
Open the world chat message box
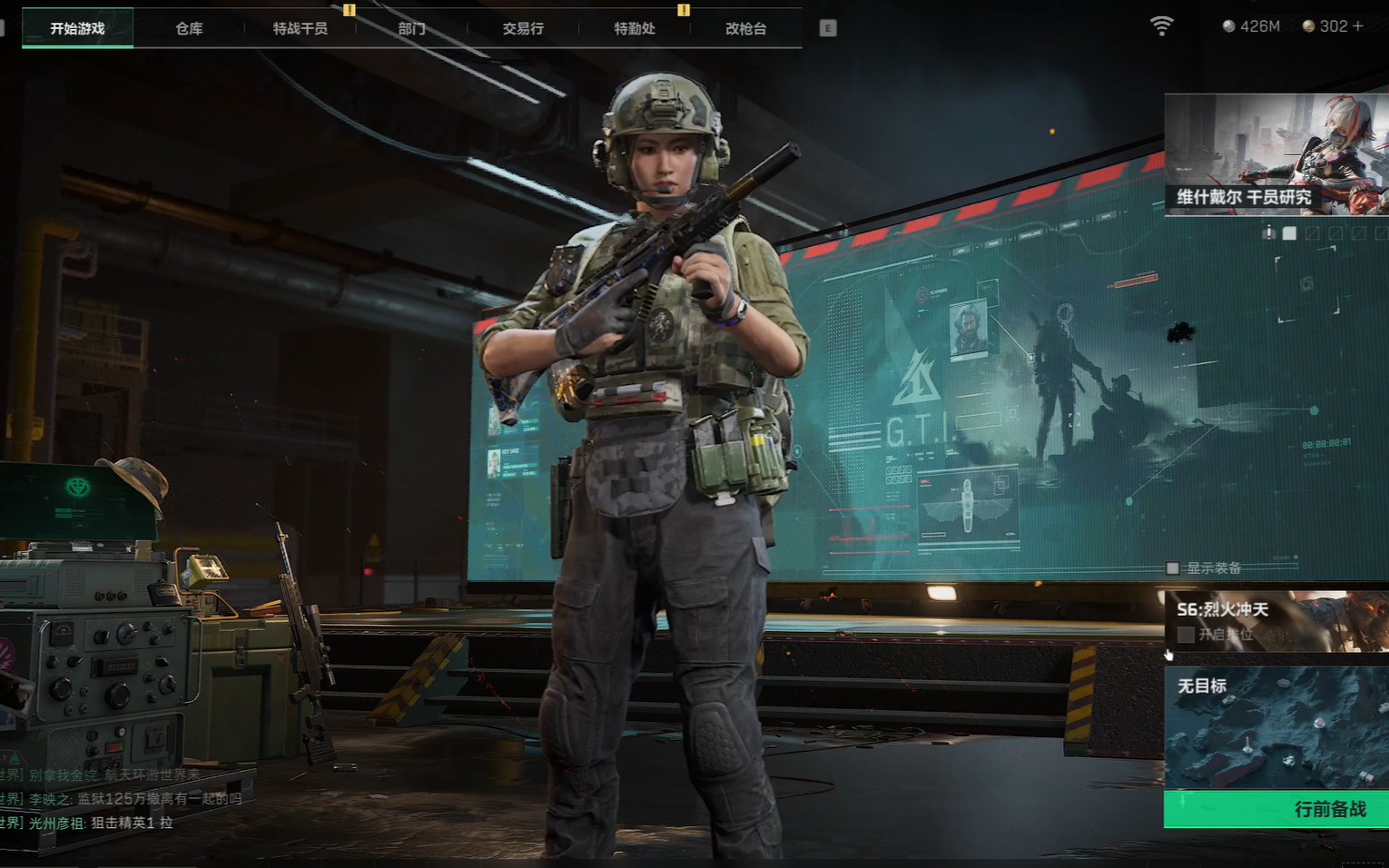click(118, 799)
